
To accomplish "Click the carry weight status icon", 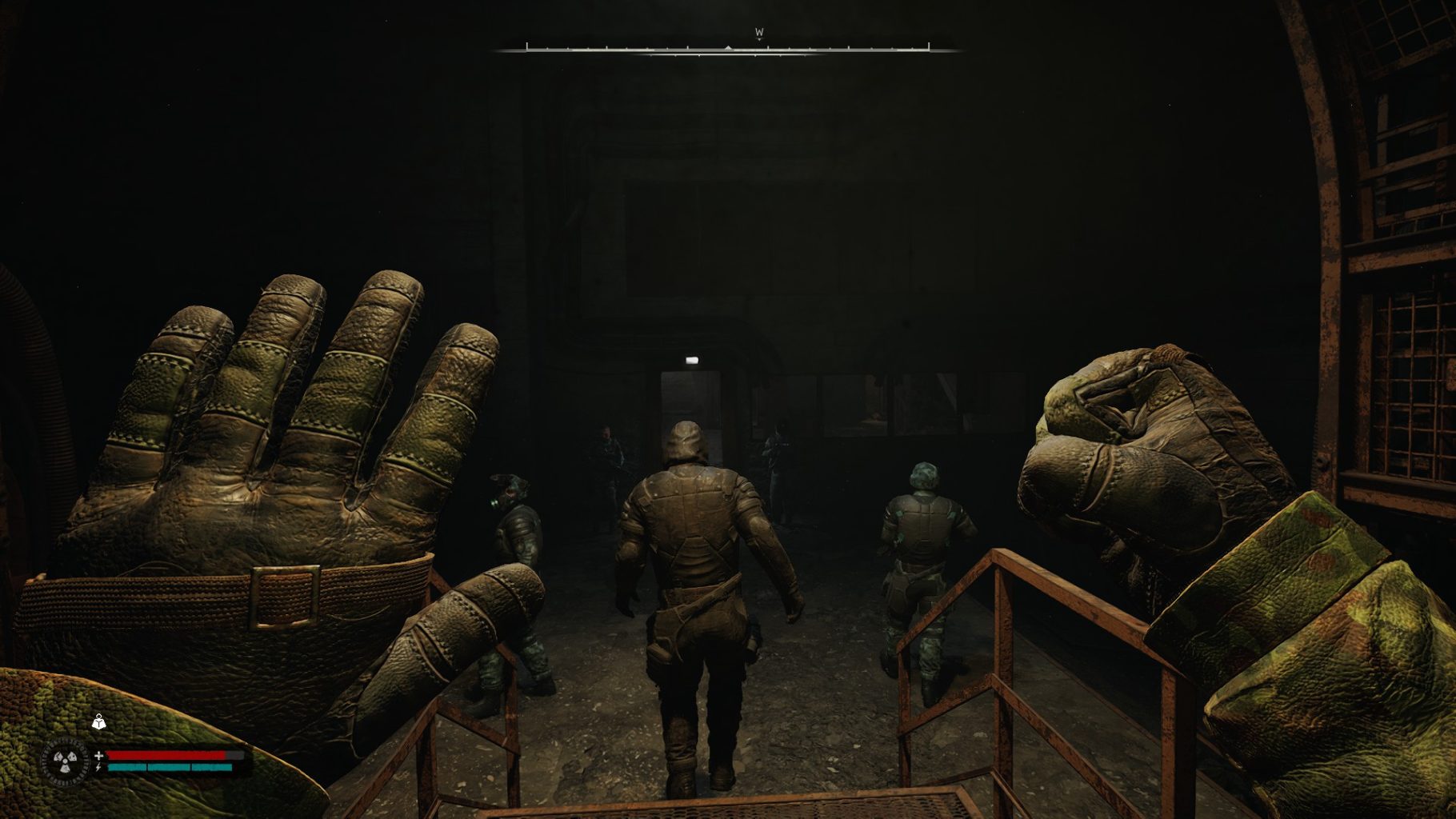I will click(x=98, y=722).
